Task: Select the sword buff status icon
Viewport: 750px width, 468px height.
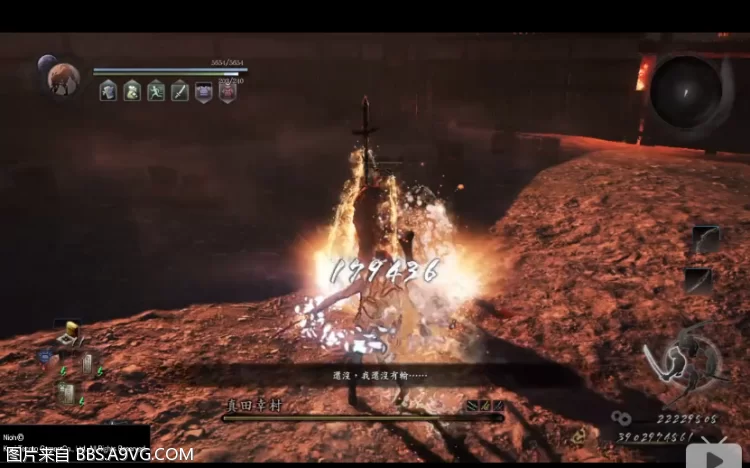Action: pyautogui.click(x=180, y=91)
